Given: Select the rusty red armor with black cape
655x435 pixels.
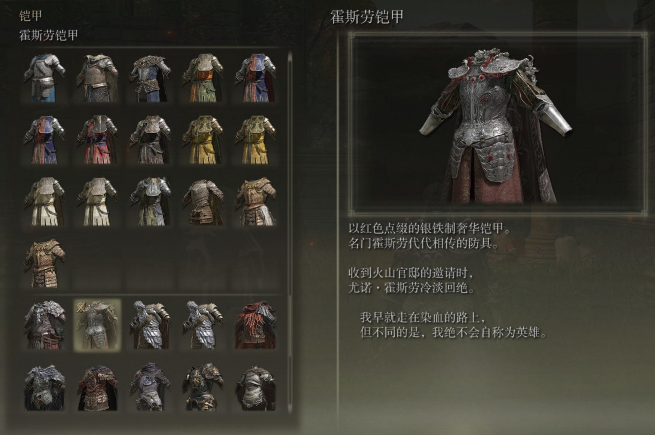Looking at the screenshot, I should click(x=98, y=387).
